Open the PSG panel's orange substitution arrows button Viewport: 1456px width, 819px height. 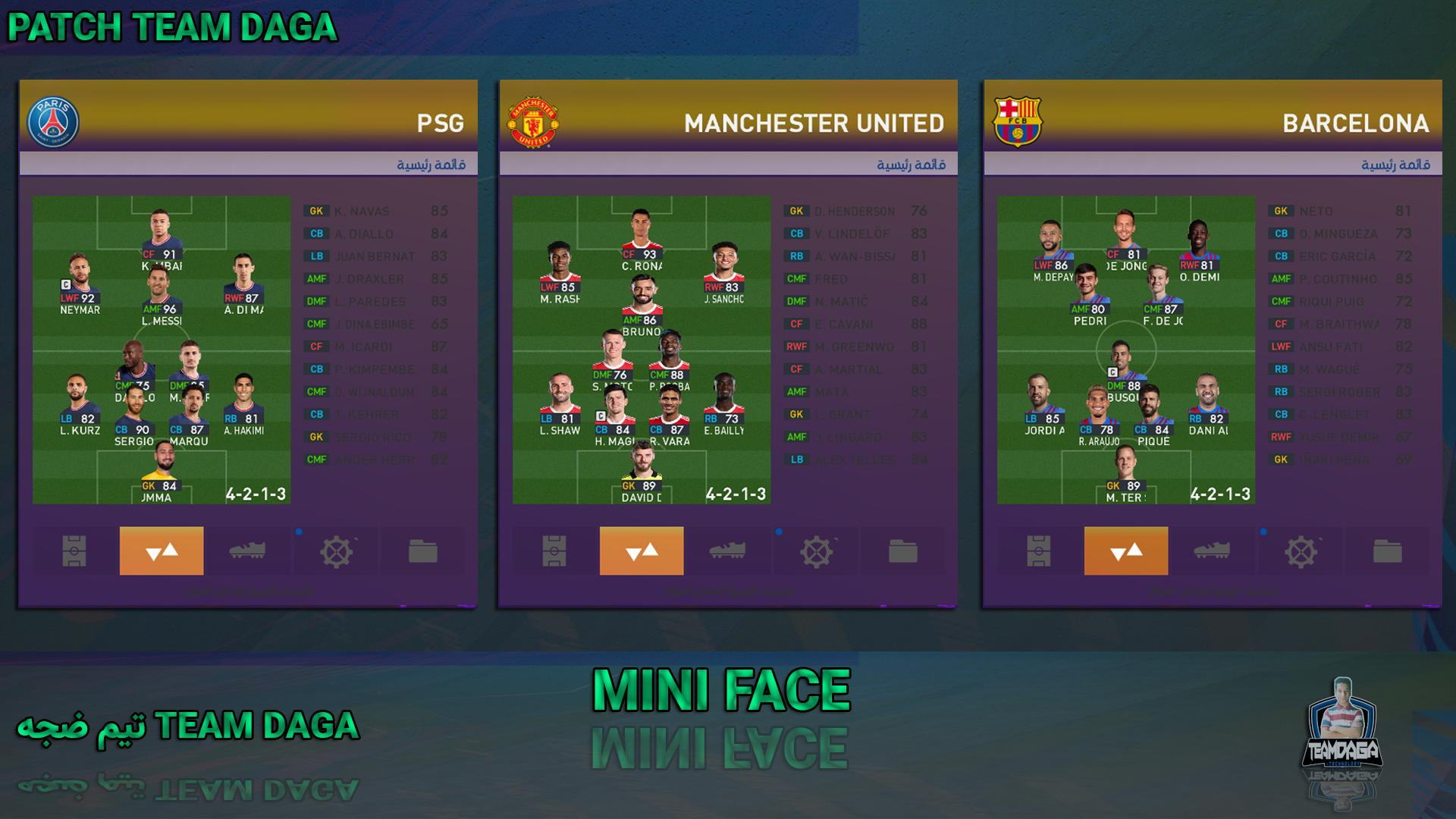point(162,551)
